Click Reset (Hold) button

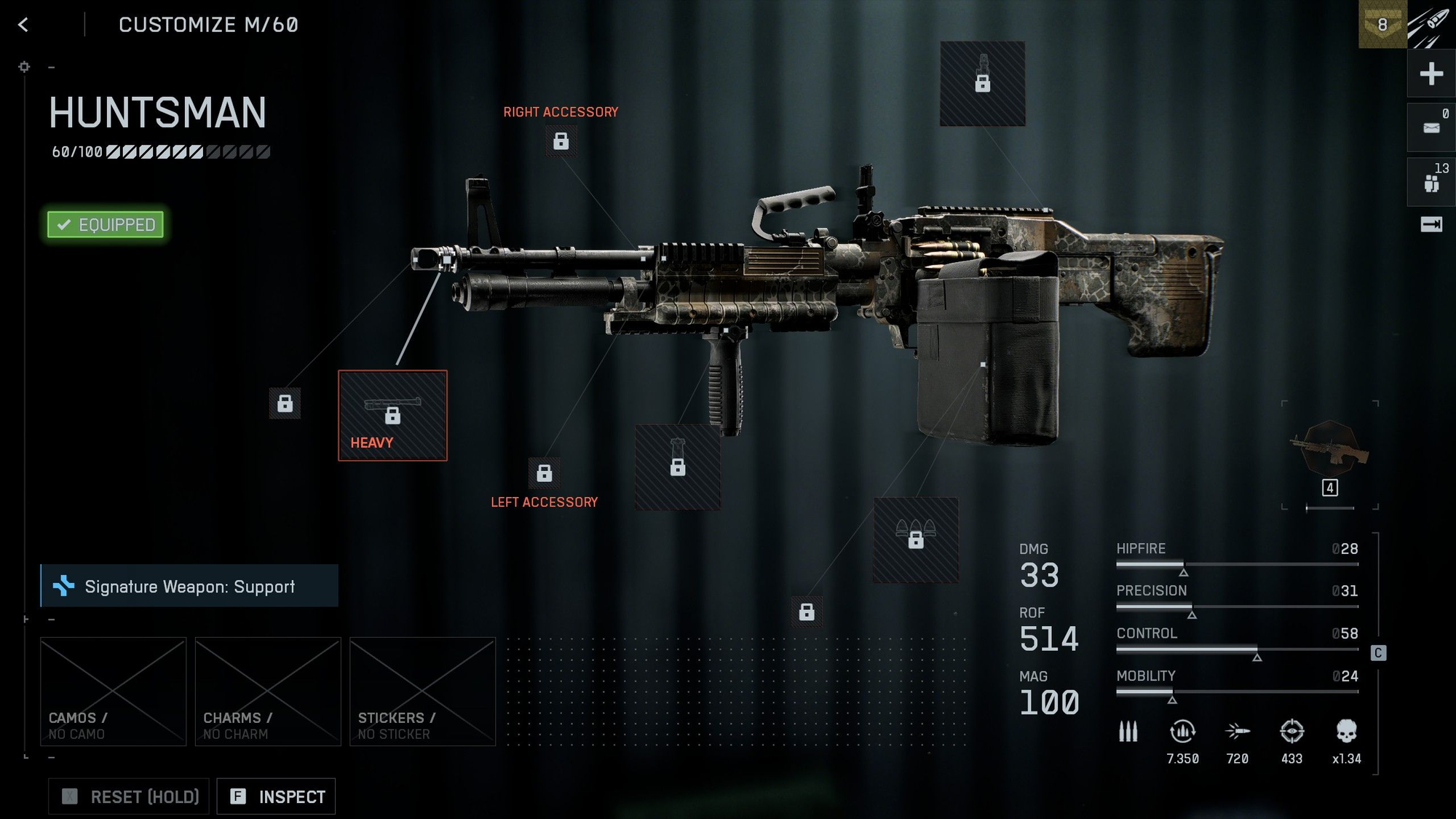[x=130, y=796]
